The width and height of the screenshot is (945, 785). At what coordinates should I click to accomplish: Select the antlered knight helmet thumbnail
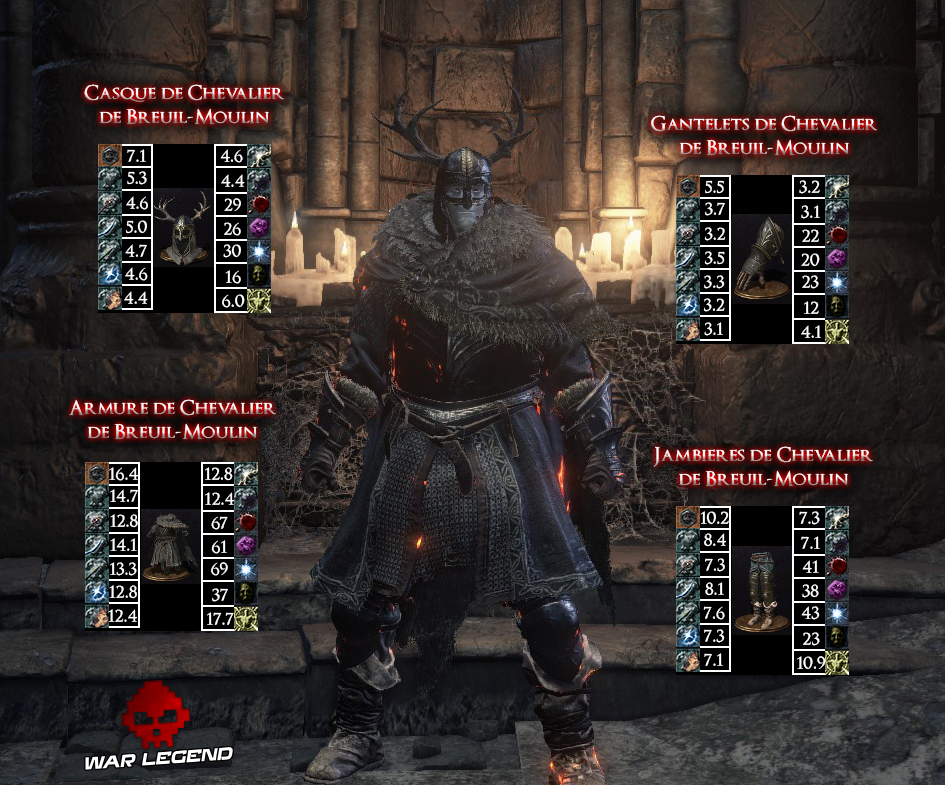click(183, 228)
